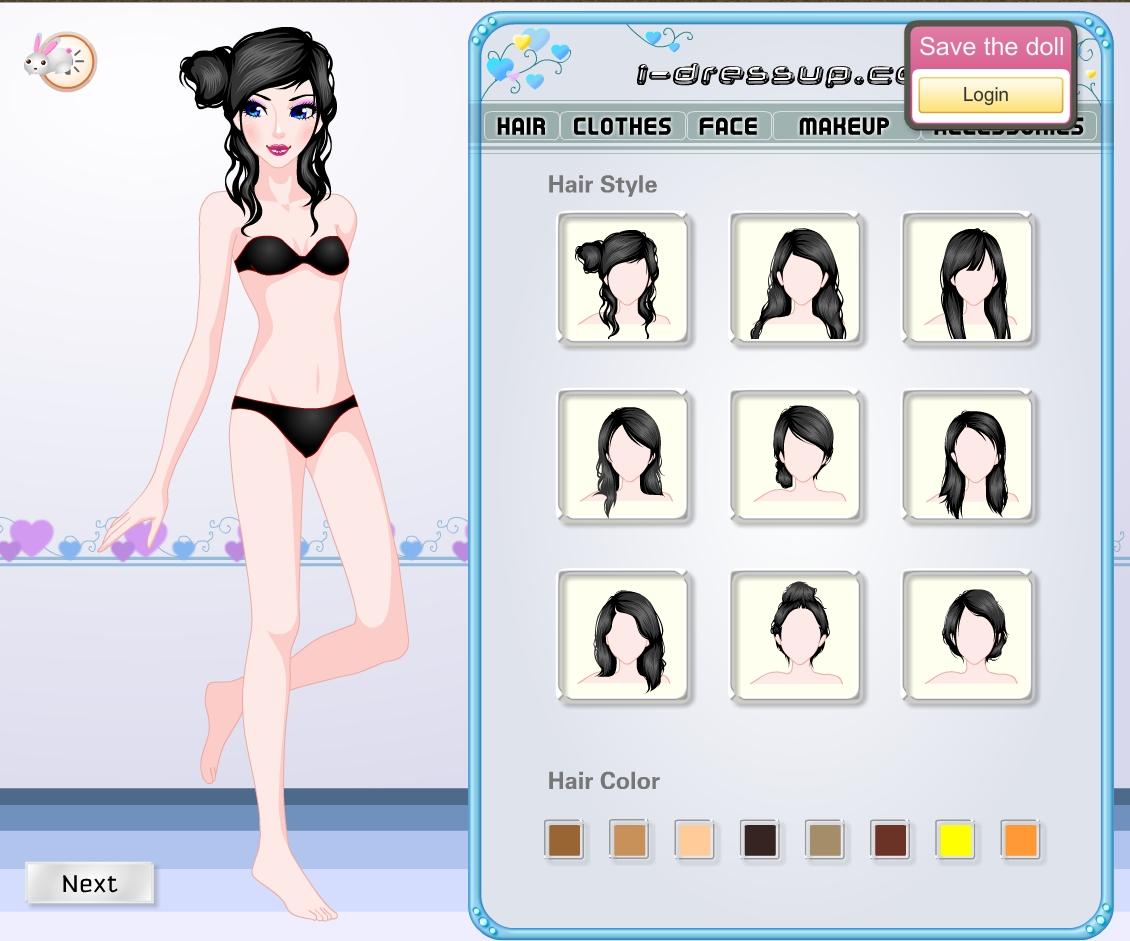Open the CLOTHES tab
The width and height of the screenshot is (1130, 941).
[622, 126]
